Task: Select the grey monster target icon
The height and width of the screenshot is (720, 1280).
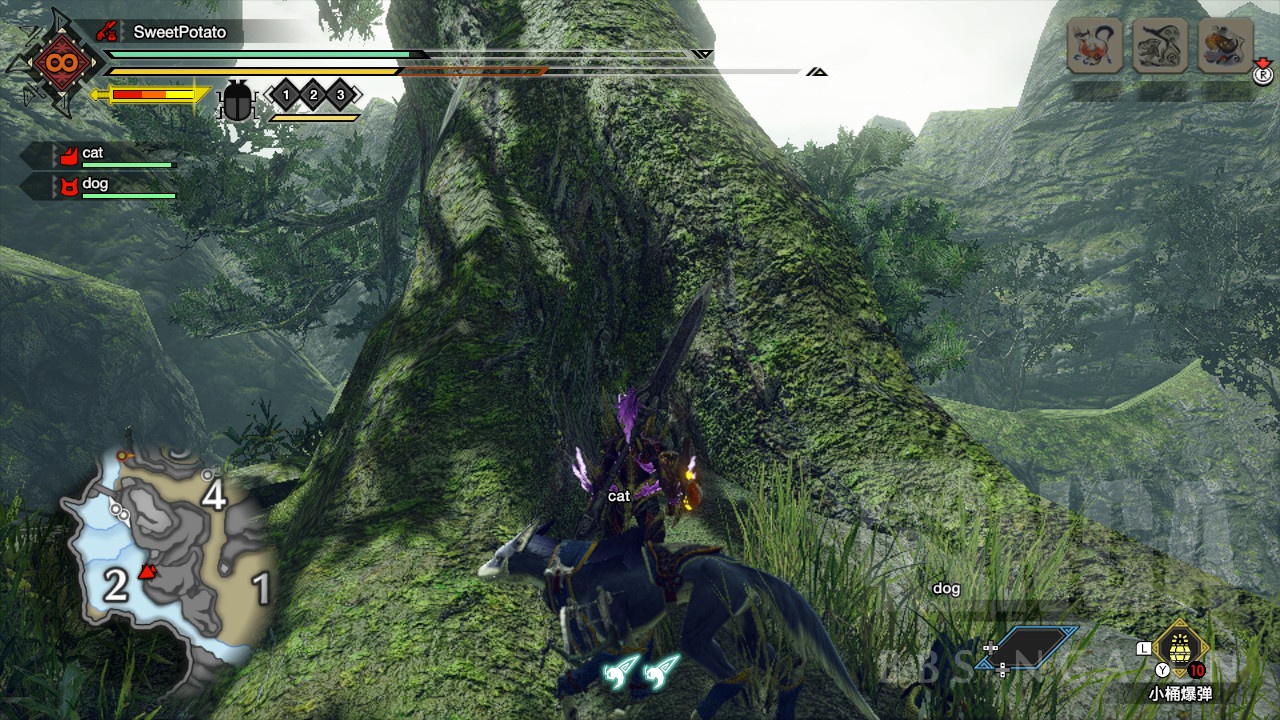Action: tap(1160, 46)
